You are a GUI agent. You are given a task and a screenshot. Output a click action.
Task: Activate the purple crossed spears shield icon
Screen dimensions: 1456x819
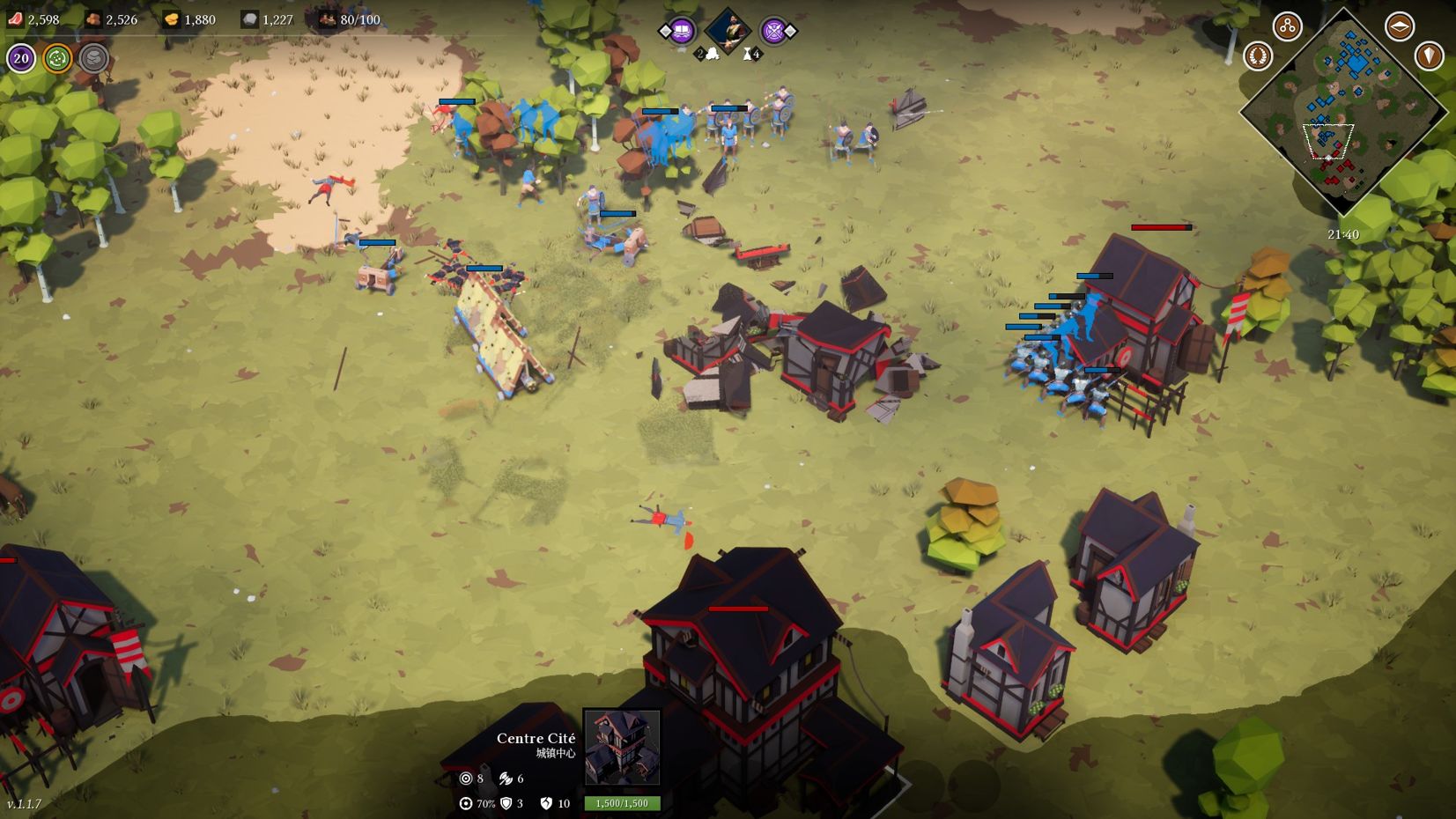pos(773,33)
